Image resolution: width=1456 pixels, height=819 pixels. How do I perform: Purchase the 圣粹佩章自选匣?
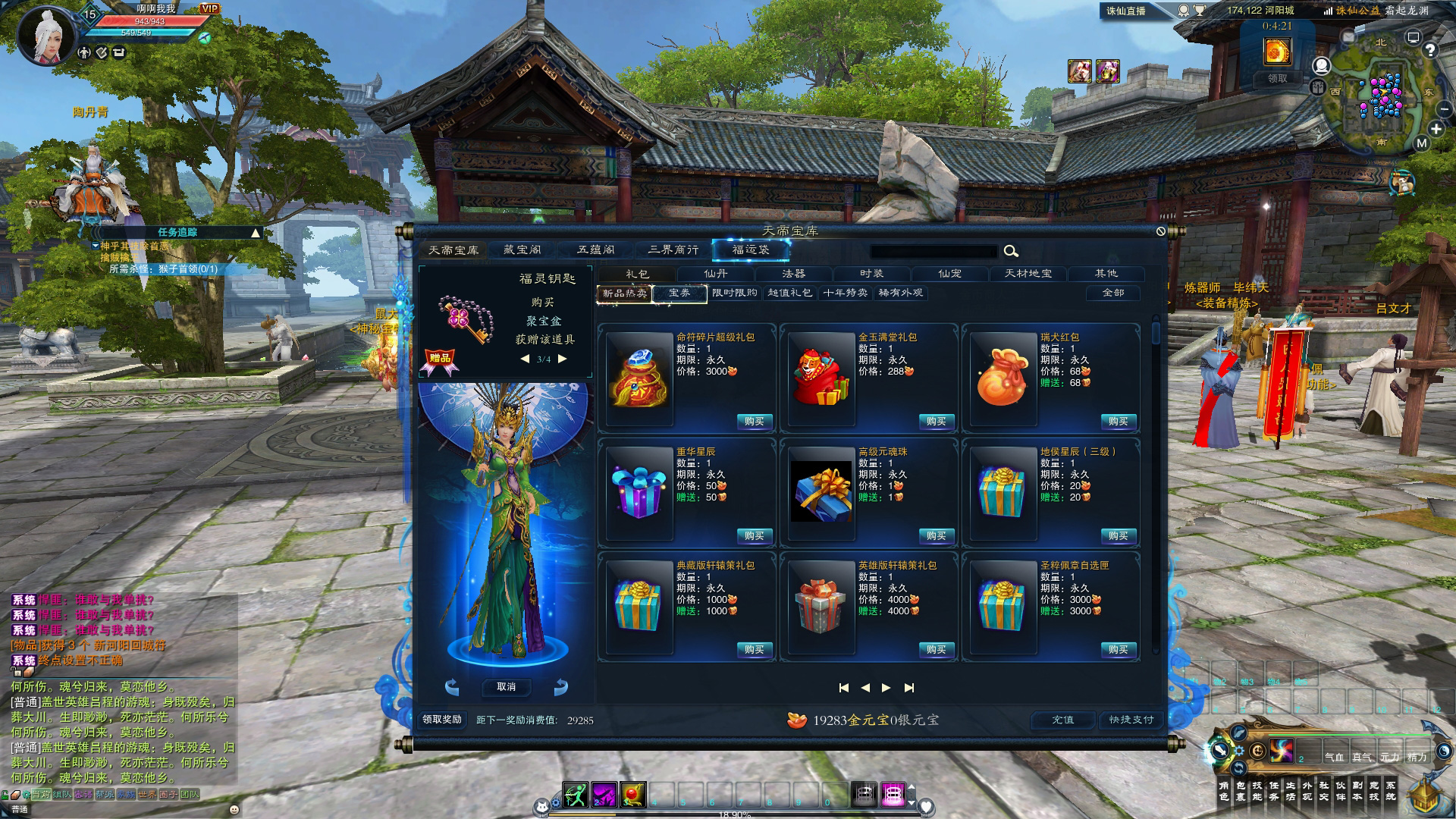1118,650
